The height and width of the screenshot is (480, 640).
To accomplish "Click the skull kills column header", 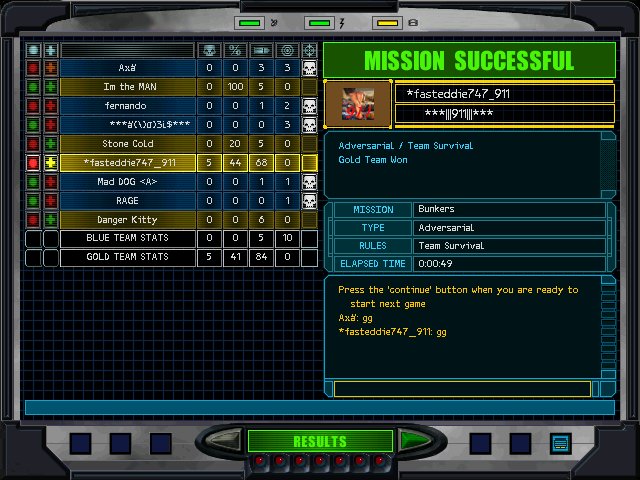I will click(209, 49).
